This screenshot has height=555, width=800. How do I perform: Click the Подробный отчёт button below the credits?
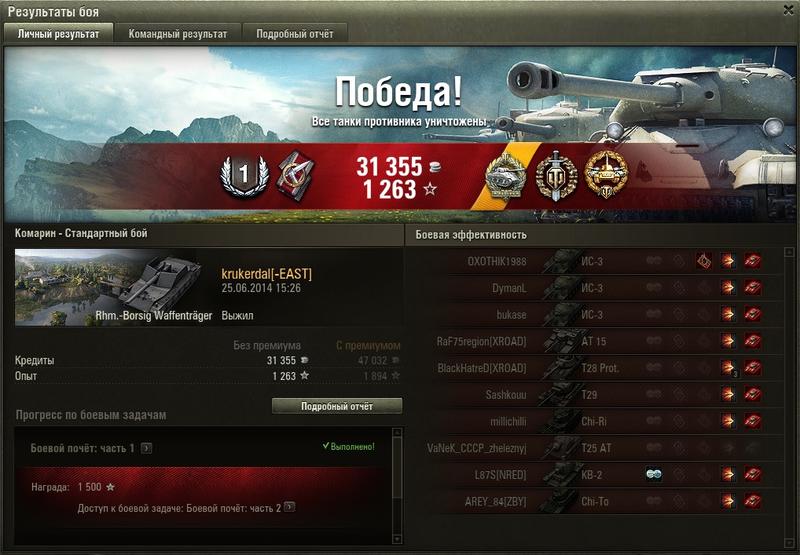(x=337, y=406)
